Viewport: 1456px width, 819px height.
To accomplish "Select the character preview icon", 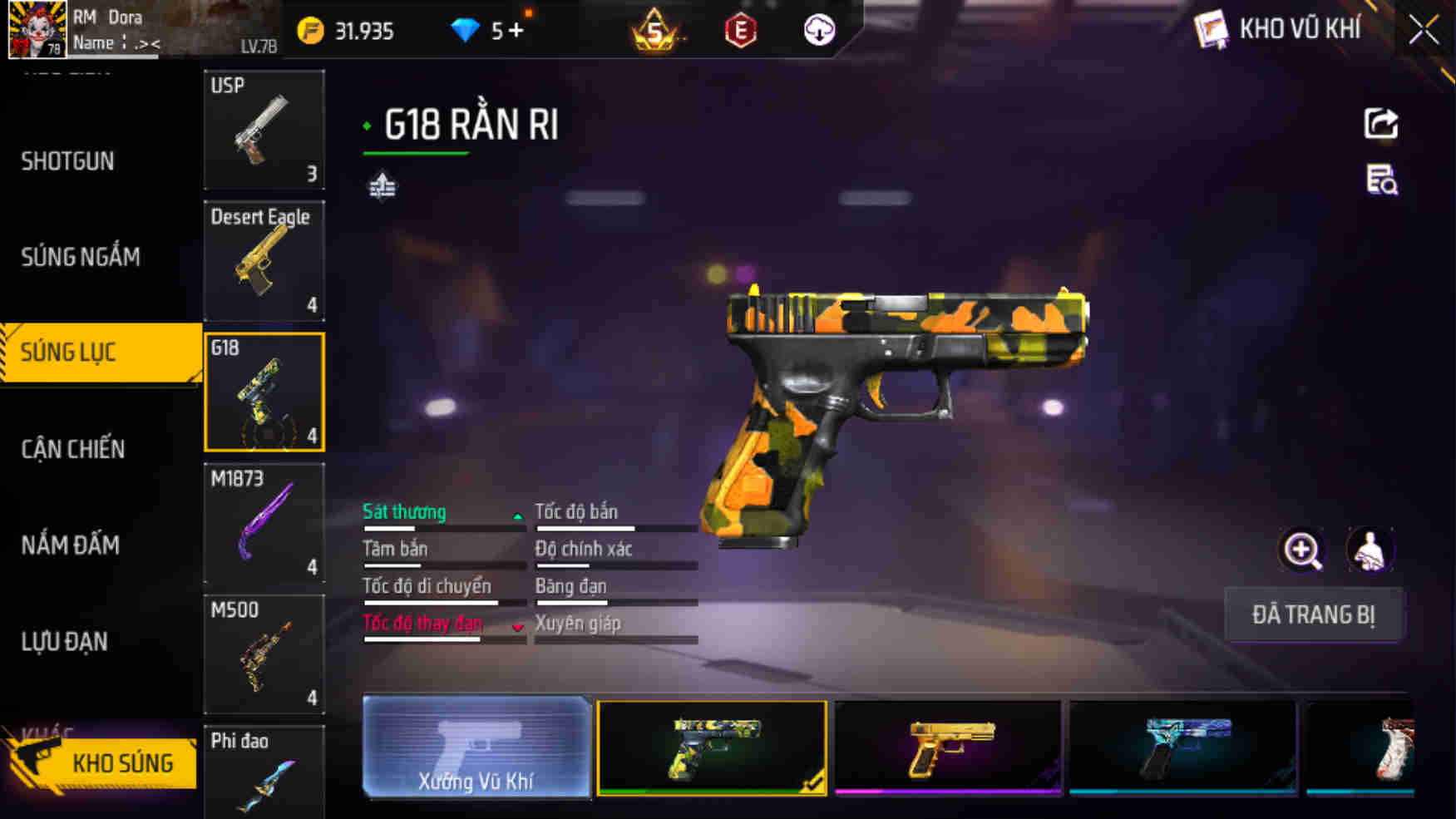I will click(x=1369, y=550).
